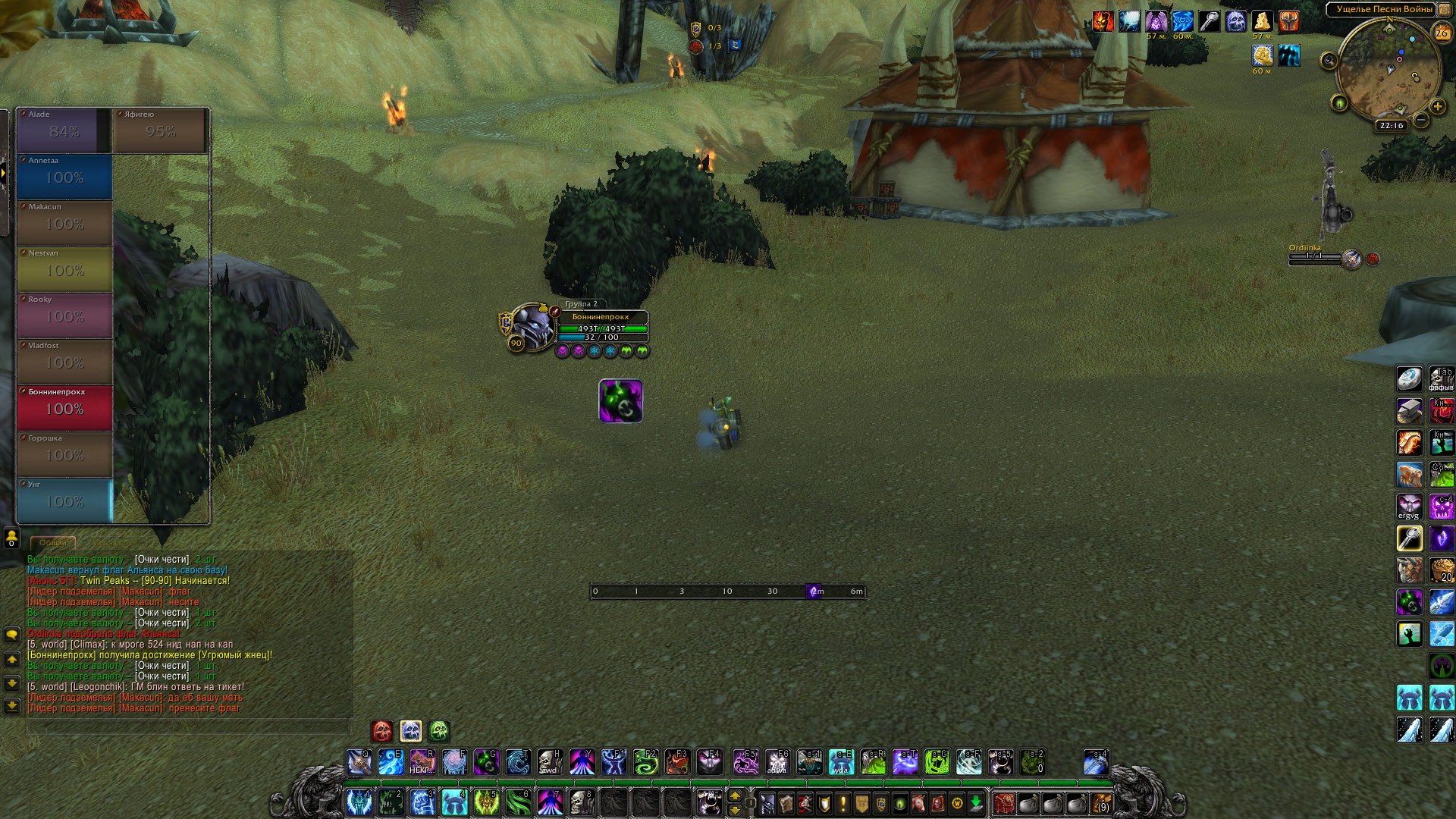
Task: Click the yellow exclamation mark micro button
Action: (x=843, y=803)
